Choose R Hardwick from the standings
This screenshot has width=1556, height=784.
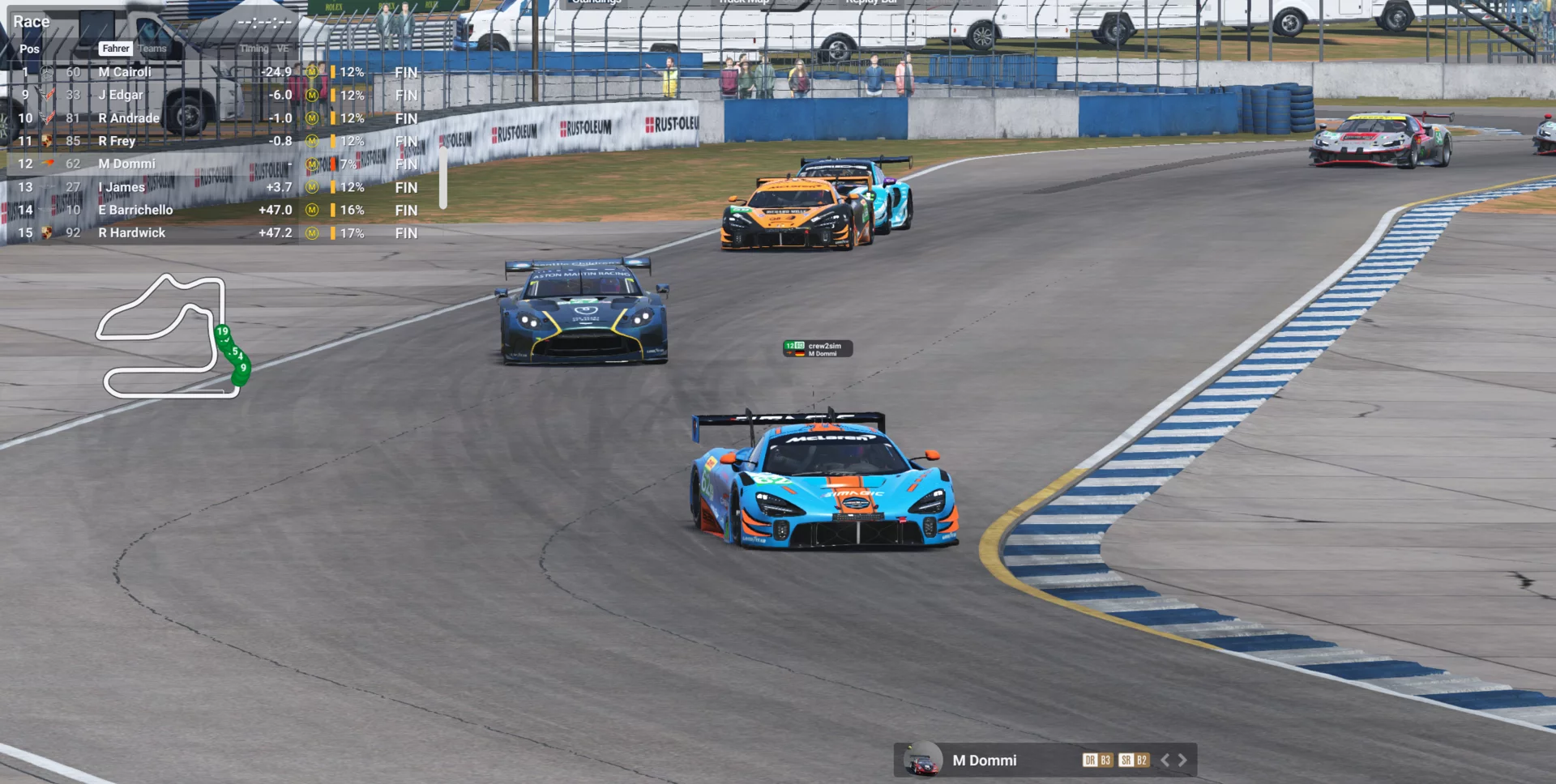point(132,232)
